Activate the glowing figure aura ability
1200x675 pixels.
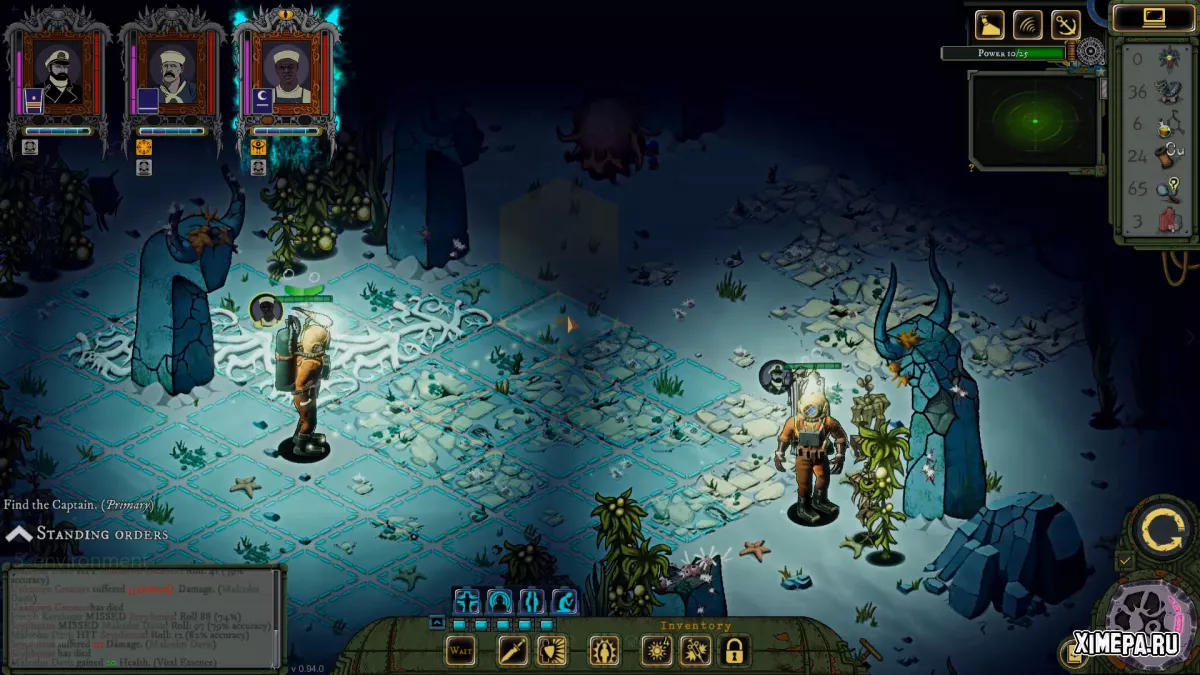point(603,651)
